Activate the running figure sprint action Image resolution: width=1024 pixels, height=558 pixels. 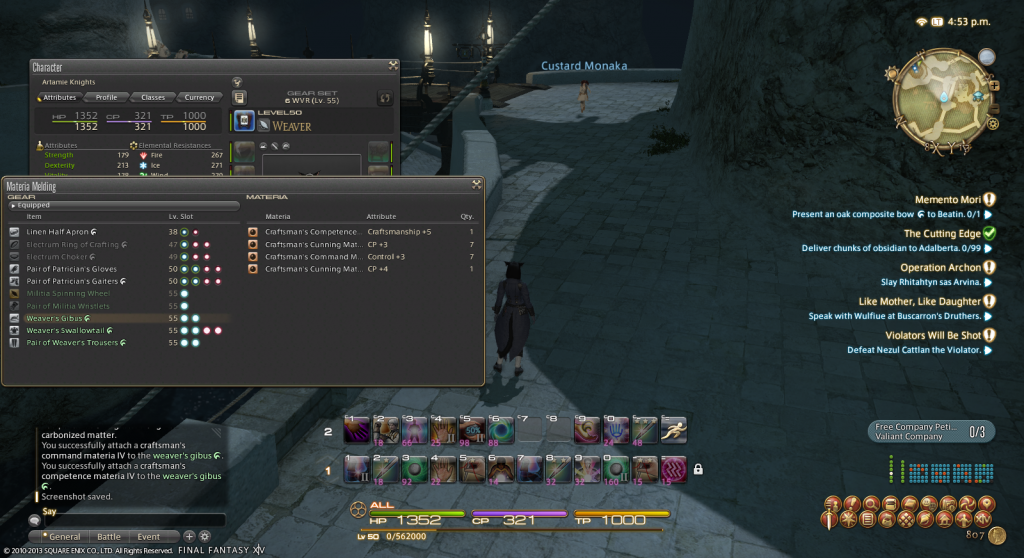click(x=674, y=429)
